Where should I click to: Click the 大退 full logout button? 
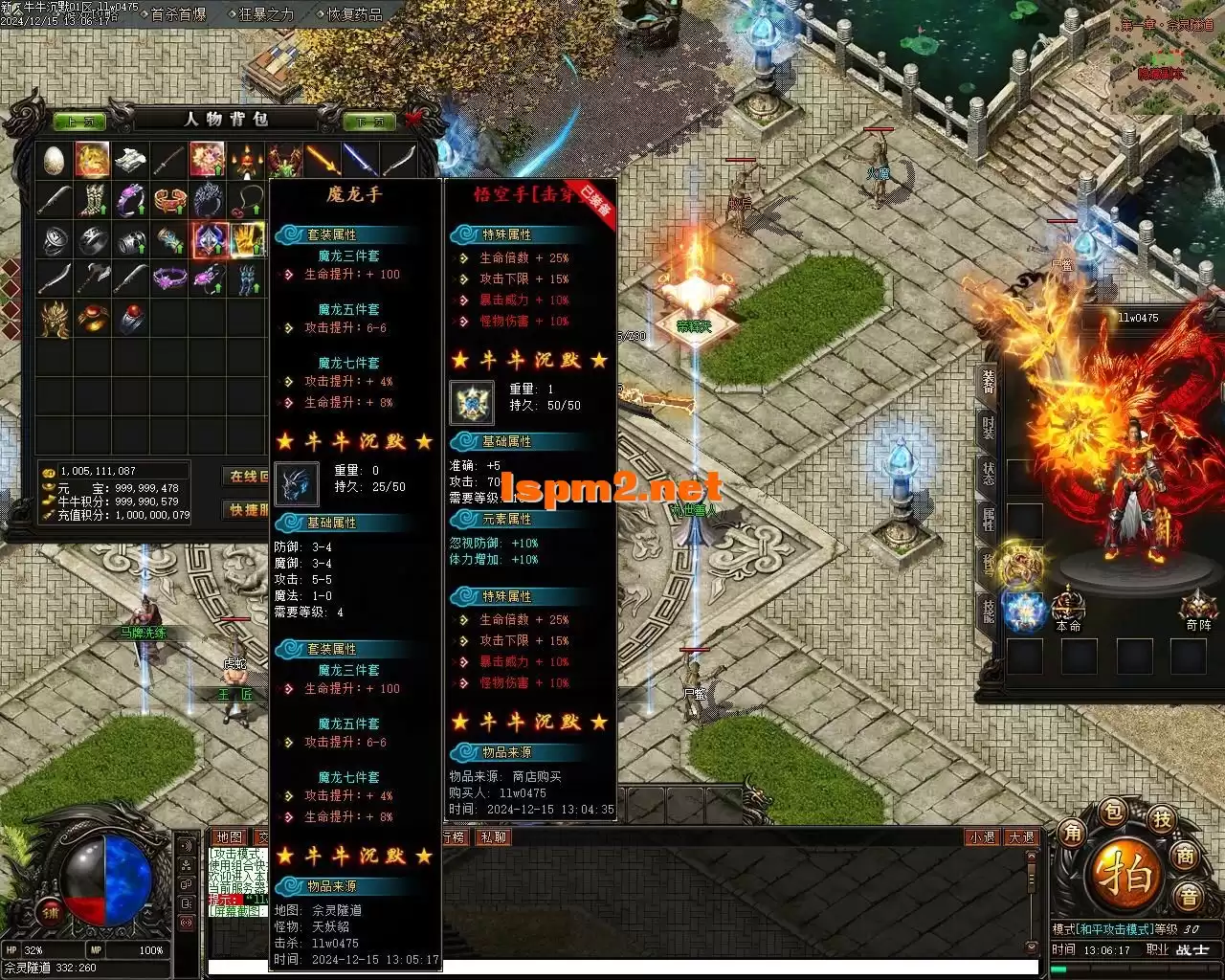tap(1021, 837)
